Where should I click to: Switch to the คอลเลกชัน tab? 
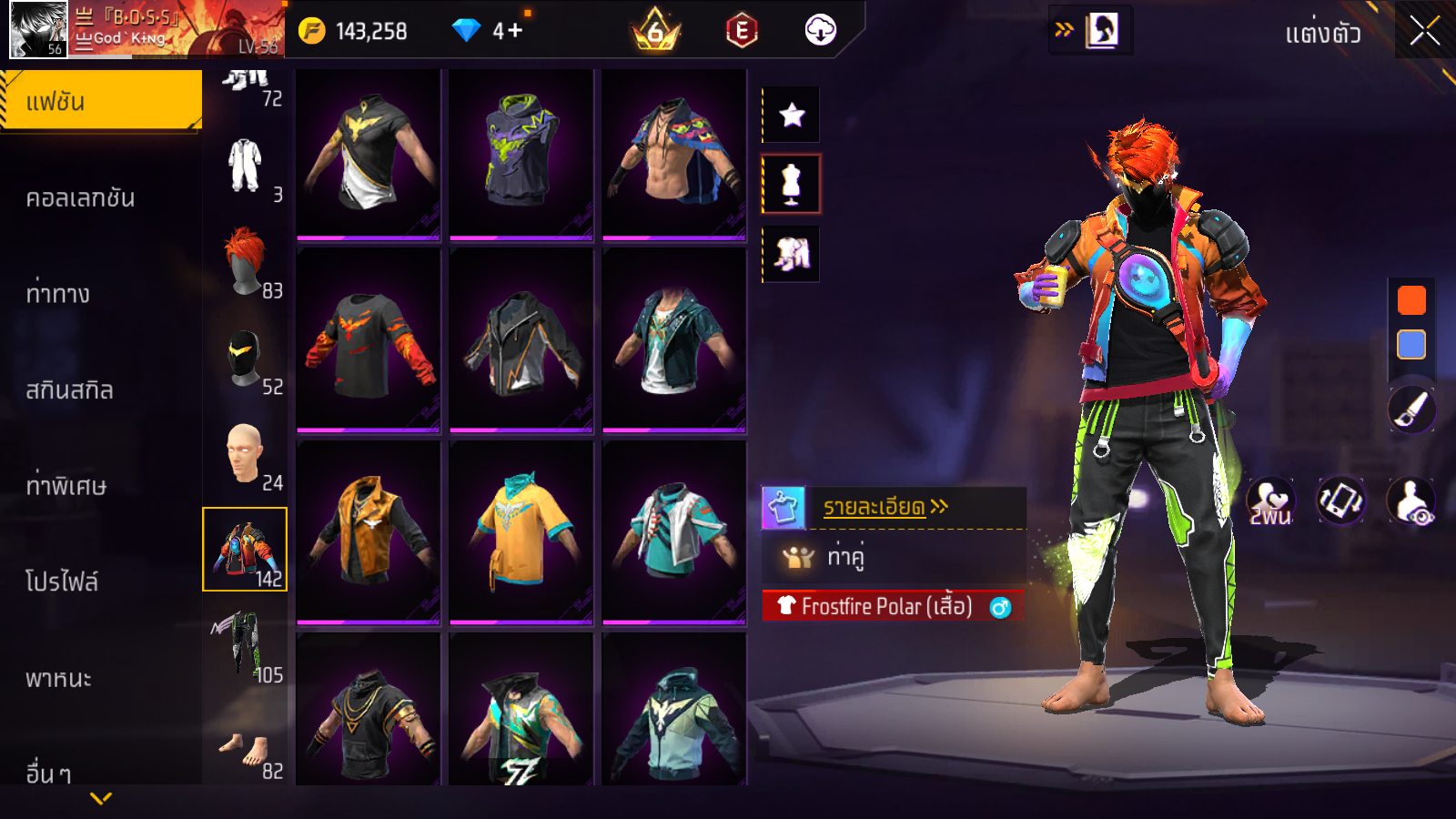point(80,198)
